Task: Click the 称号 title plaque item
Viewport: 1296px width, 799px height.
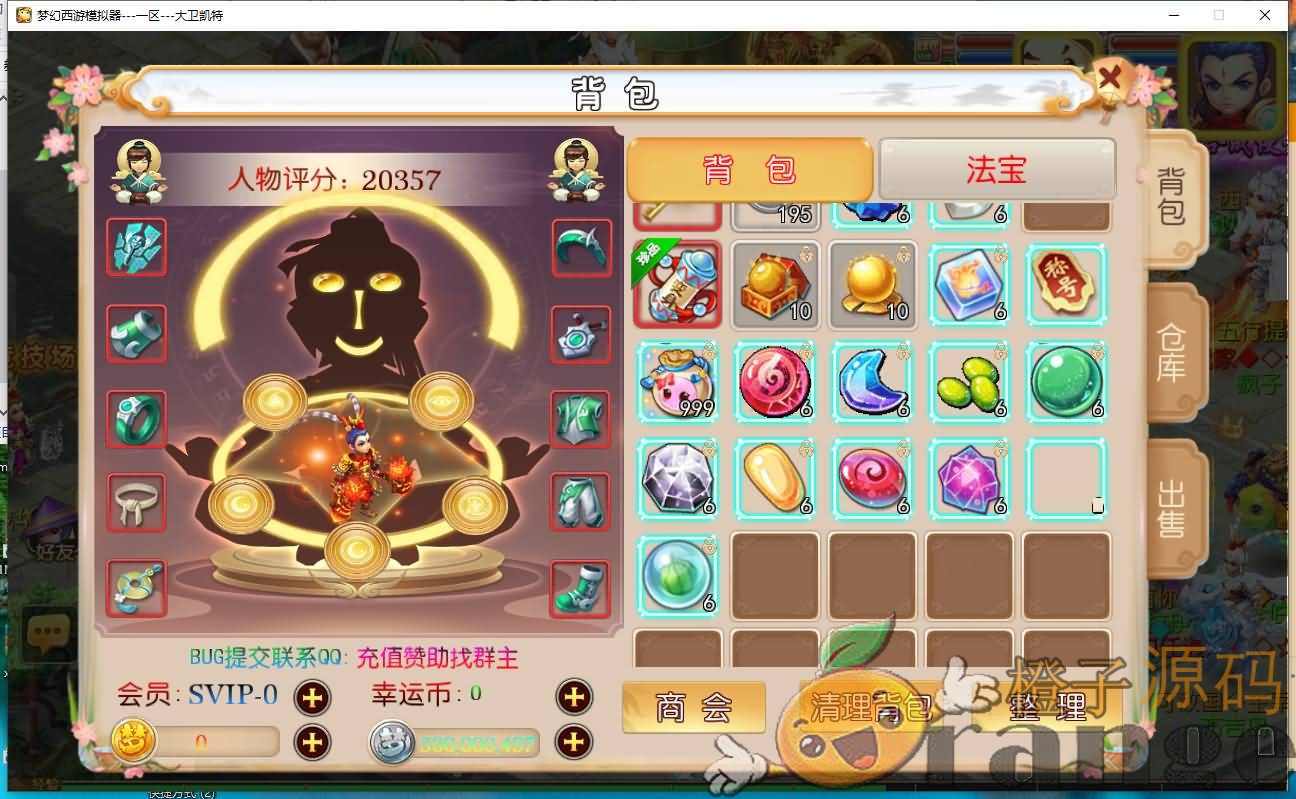Action: 1066,287
